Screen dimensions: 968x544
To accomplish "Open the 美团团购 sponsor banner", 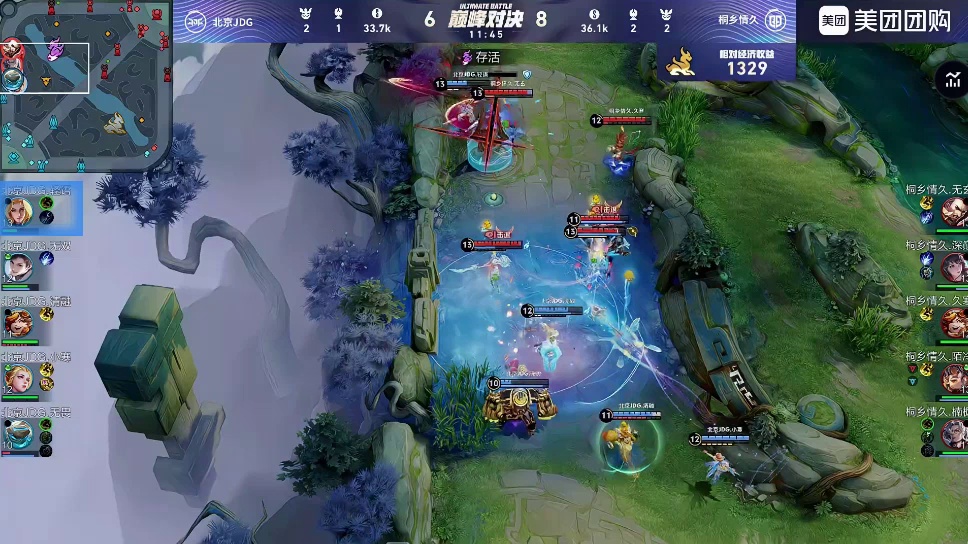I will 884,20.
